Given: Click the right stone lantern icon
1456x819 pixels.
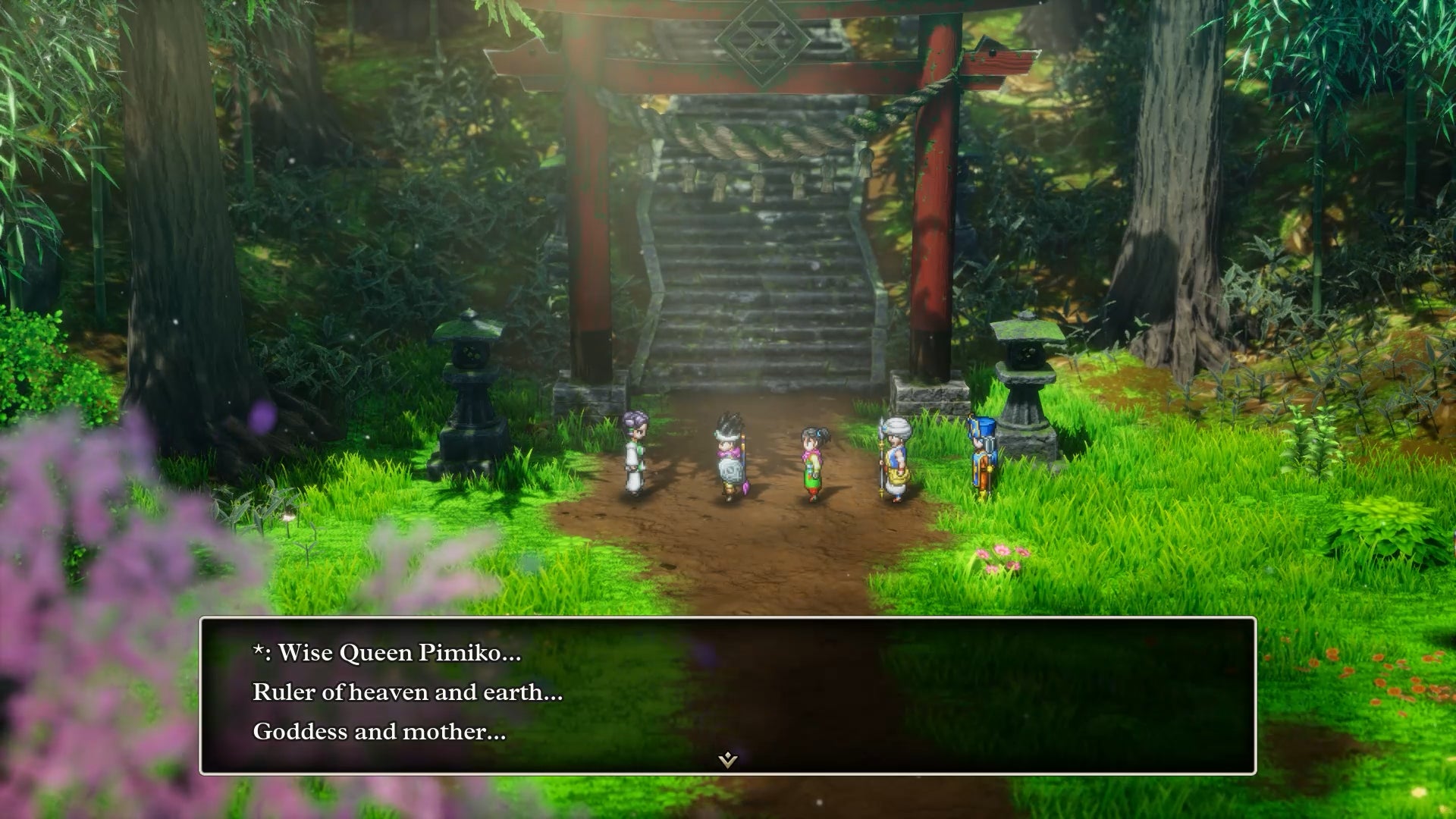Looking at the screenshot, I should click(x=1026, y=379).
